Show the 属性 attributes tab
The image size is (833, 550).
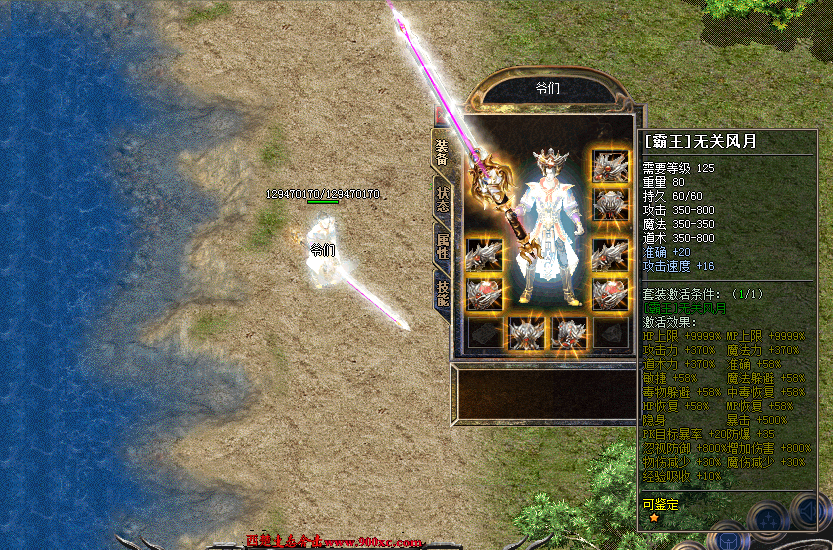pyautogui.click(x=441, y=245)
